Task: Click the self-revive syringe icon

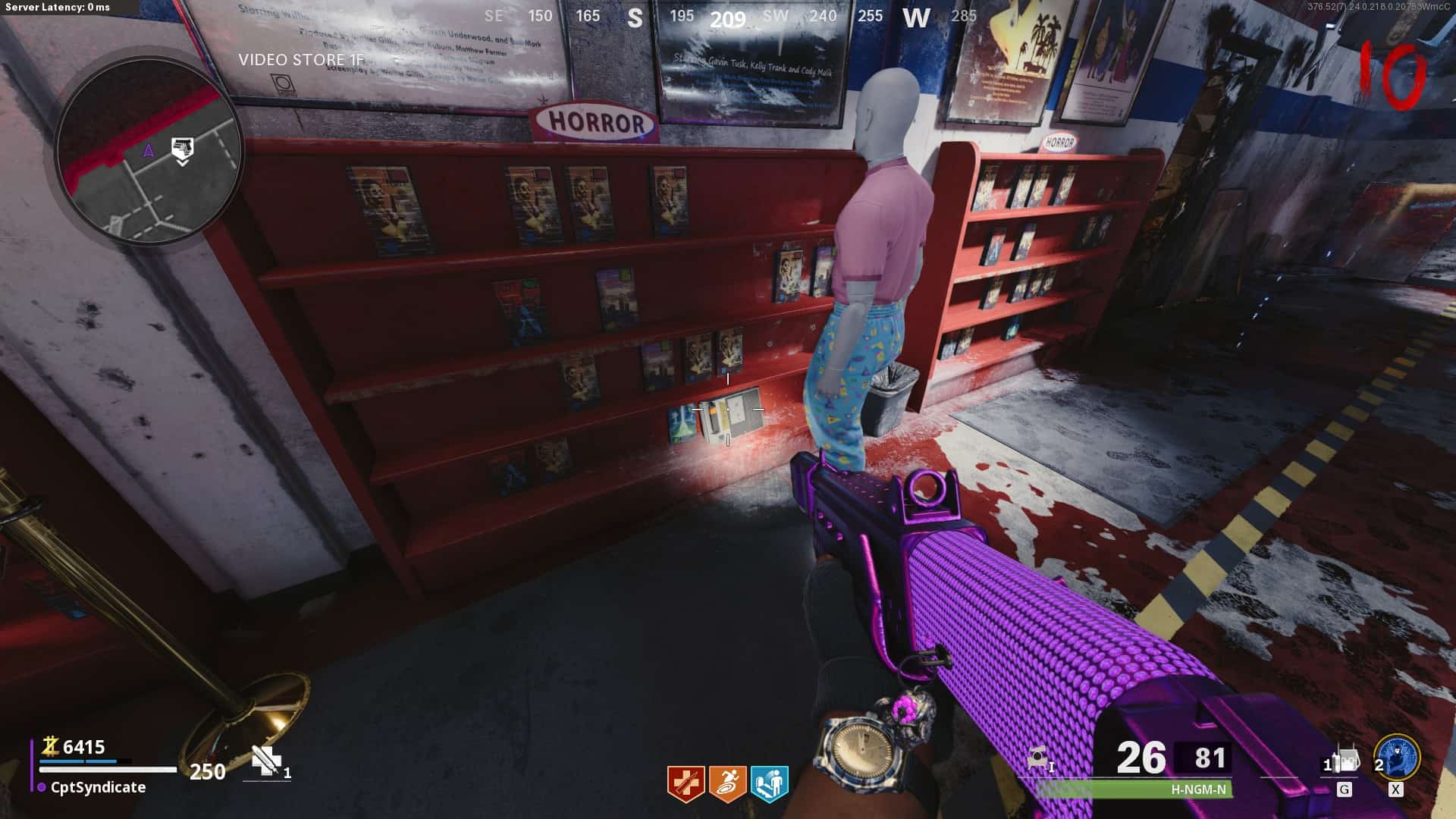Action: click(265, 760)
